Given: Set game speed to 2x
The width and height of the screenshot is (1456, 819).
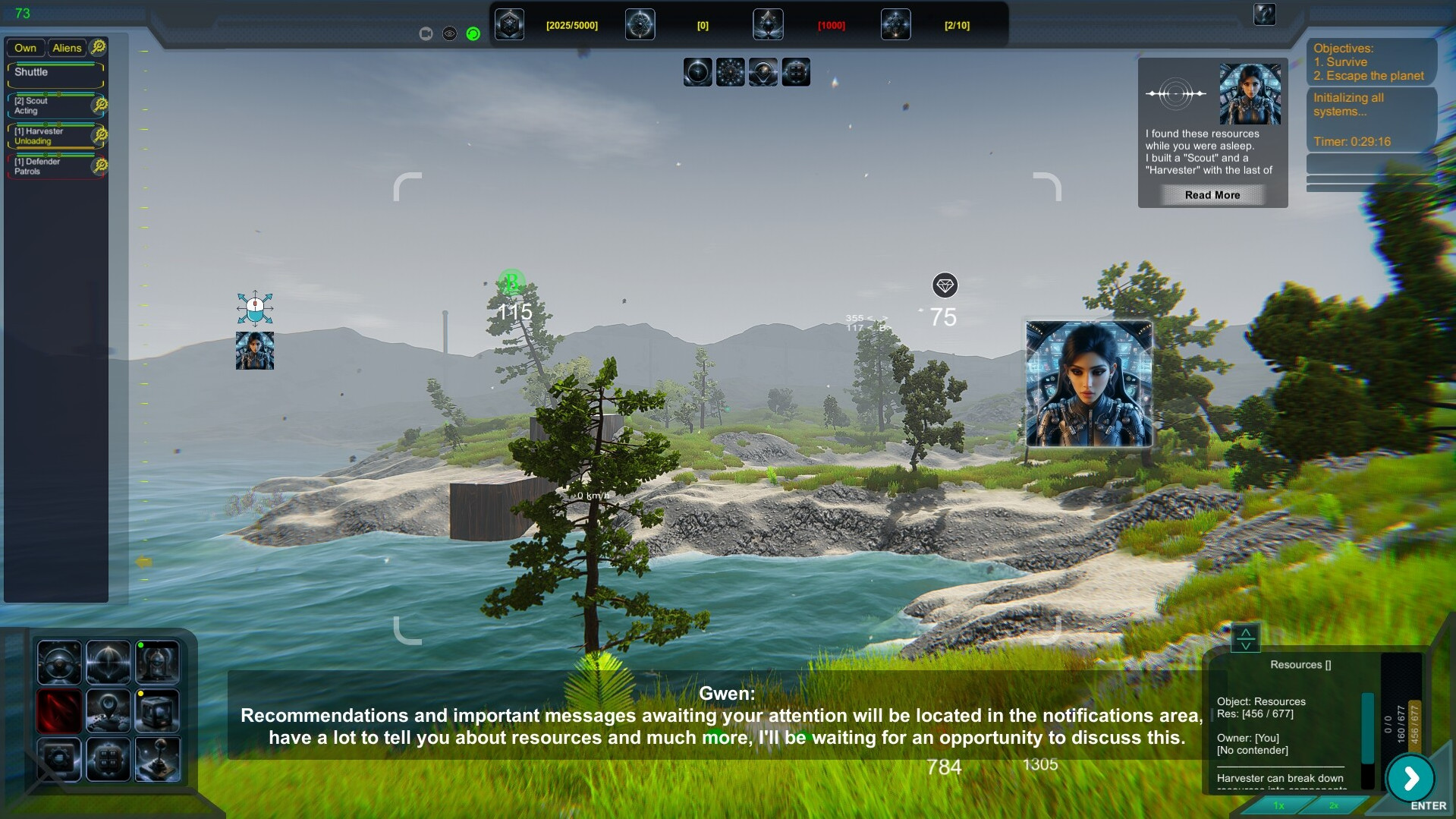Looking at the screenshot, I should coord(1333,805).
